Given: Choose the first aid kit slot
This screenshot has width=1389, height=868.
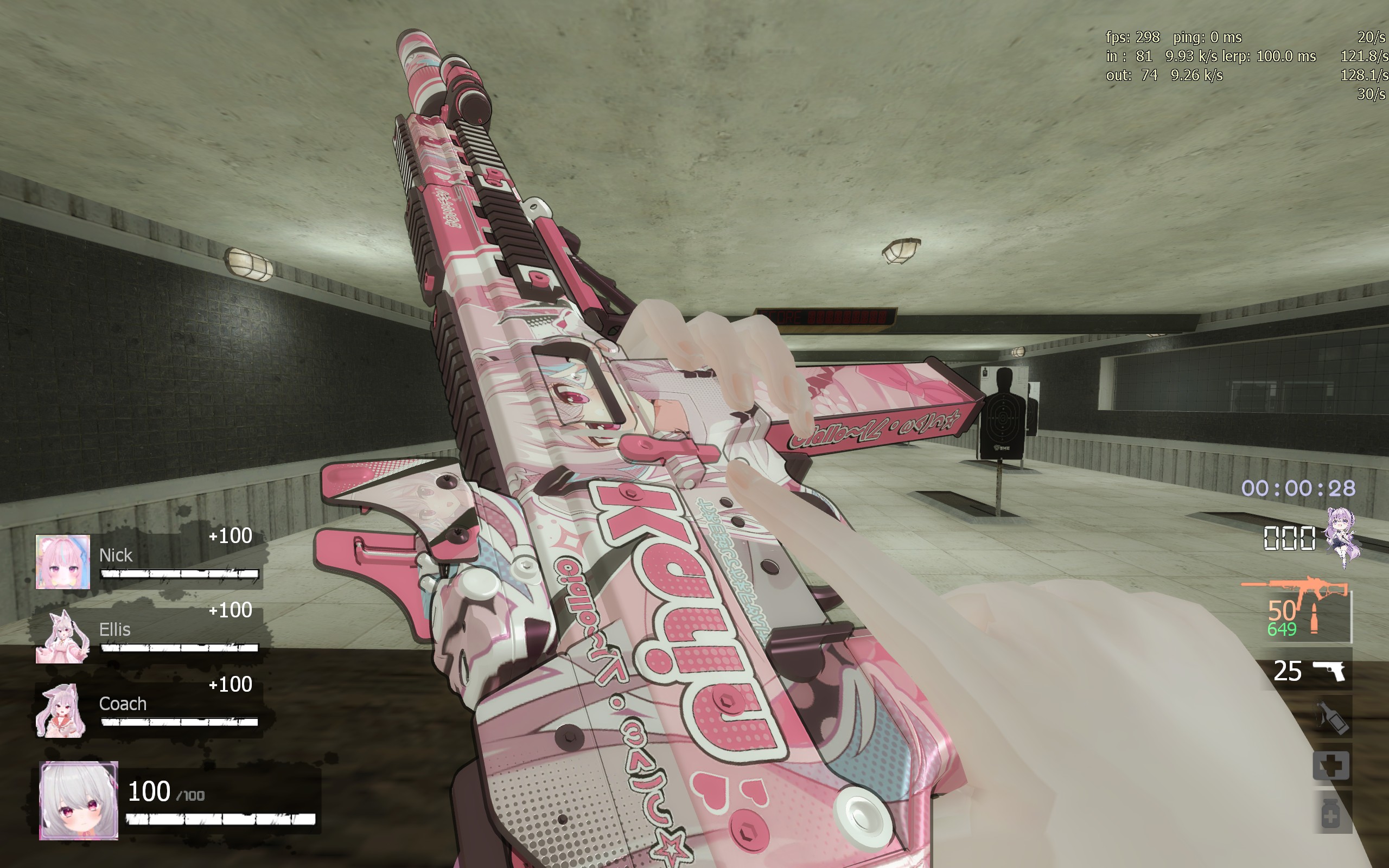Looking at the screenshot, I should (x=1331, y=765).
